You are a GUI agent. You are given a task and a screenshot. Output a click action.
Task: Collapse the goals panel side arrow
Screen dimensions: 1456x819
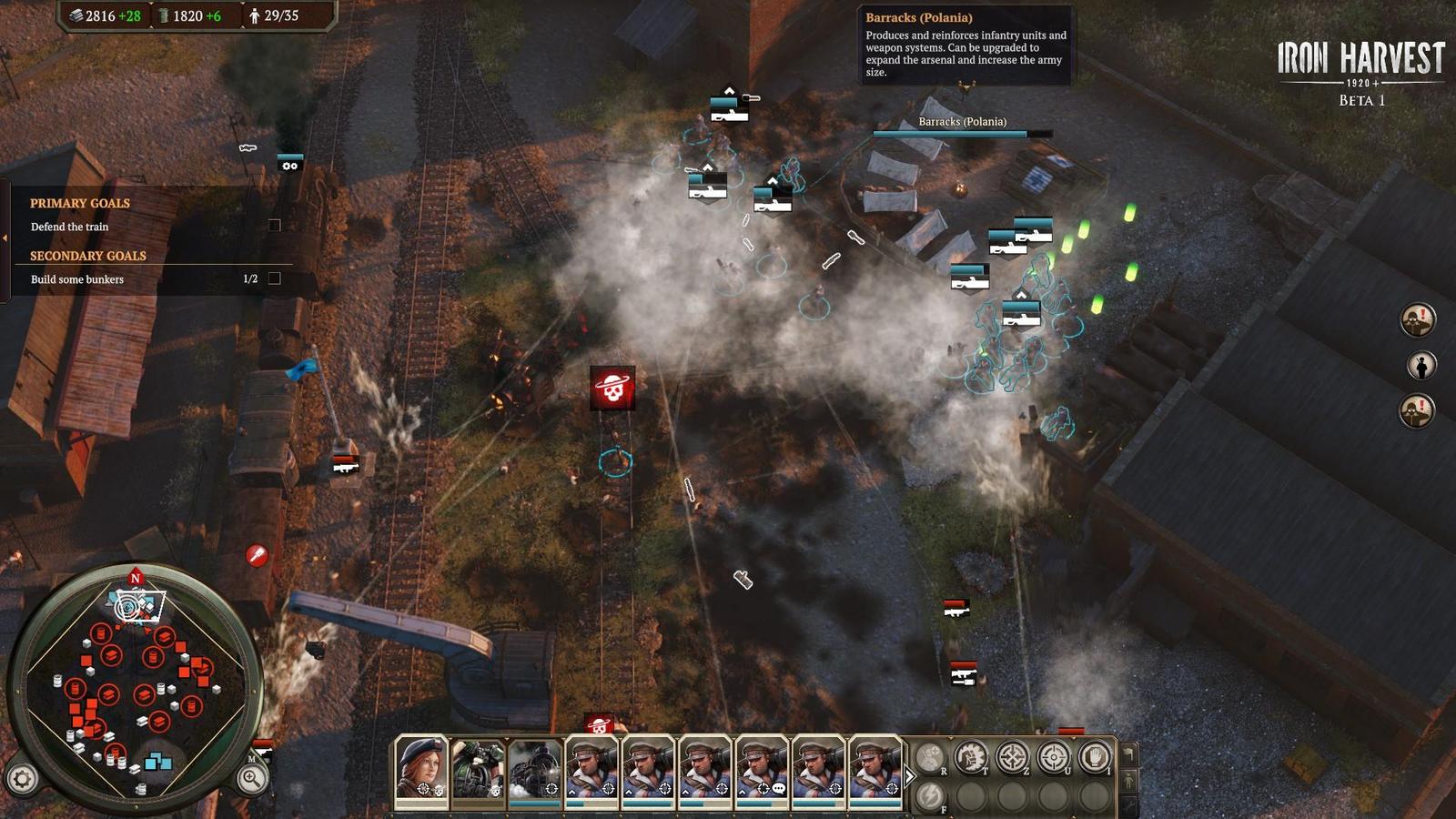(x=5, y=238)
